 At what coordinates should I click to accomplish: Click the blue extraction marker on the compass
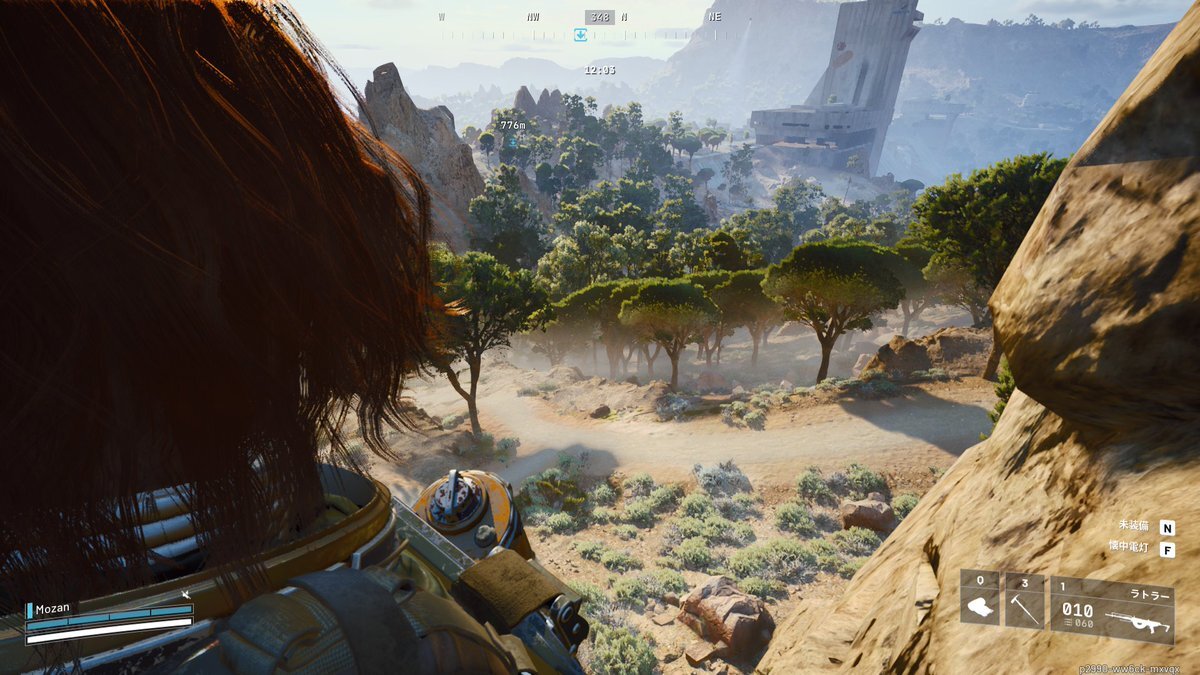(580, 36)
